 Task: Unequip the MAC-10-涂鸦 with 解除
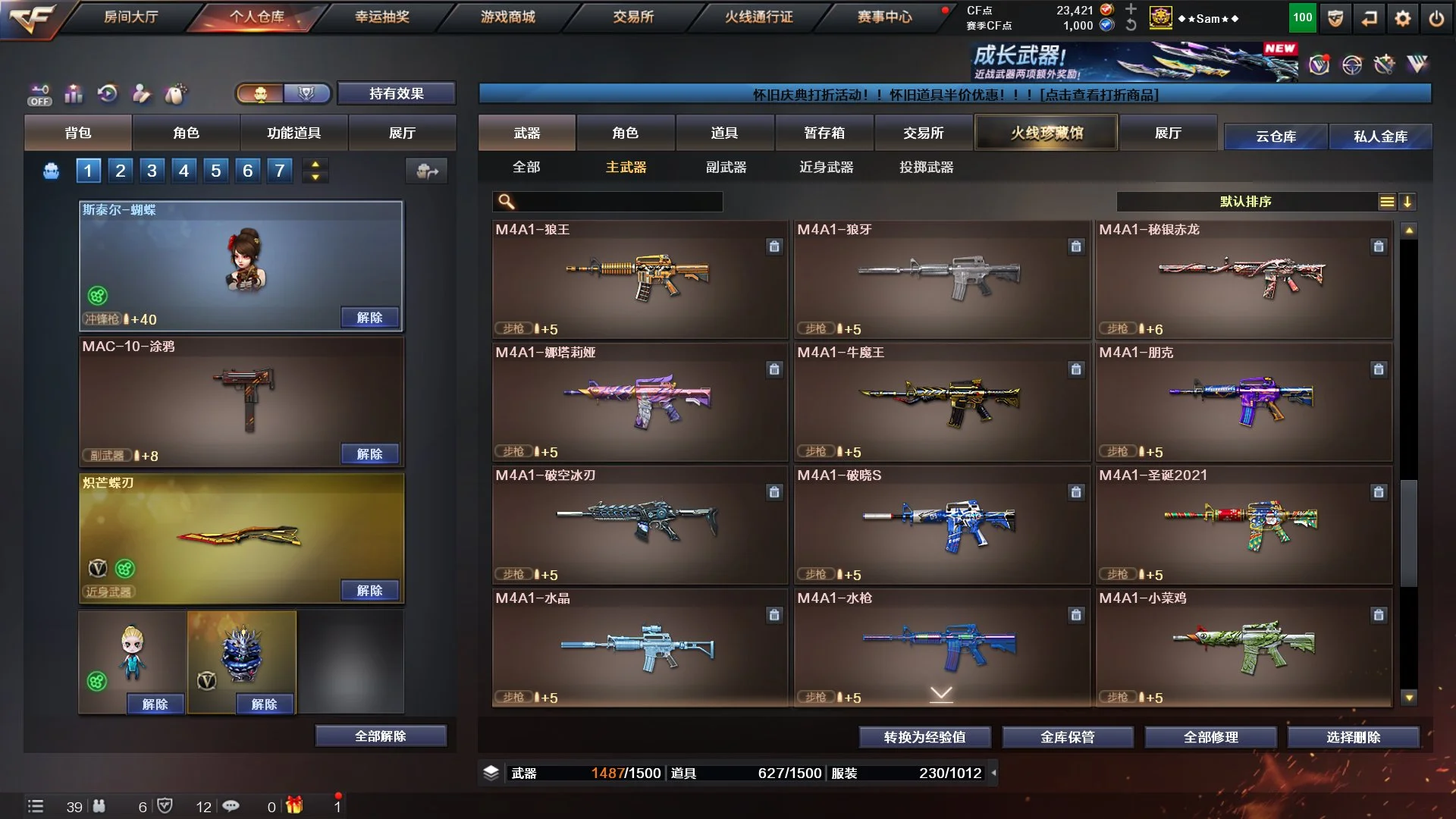point(369,454)
